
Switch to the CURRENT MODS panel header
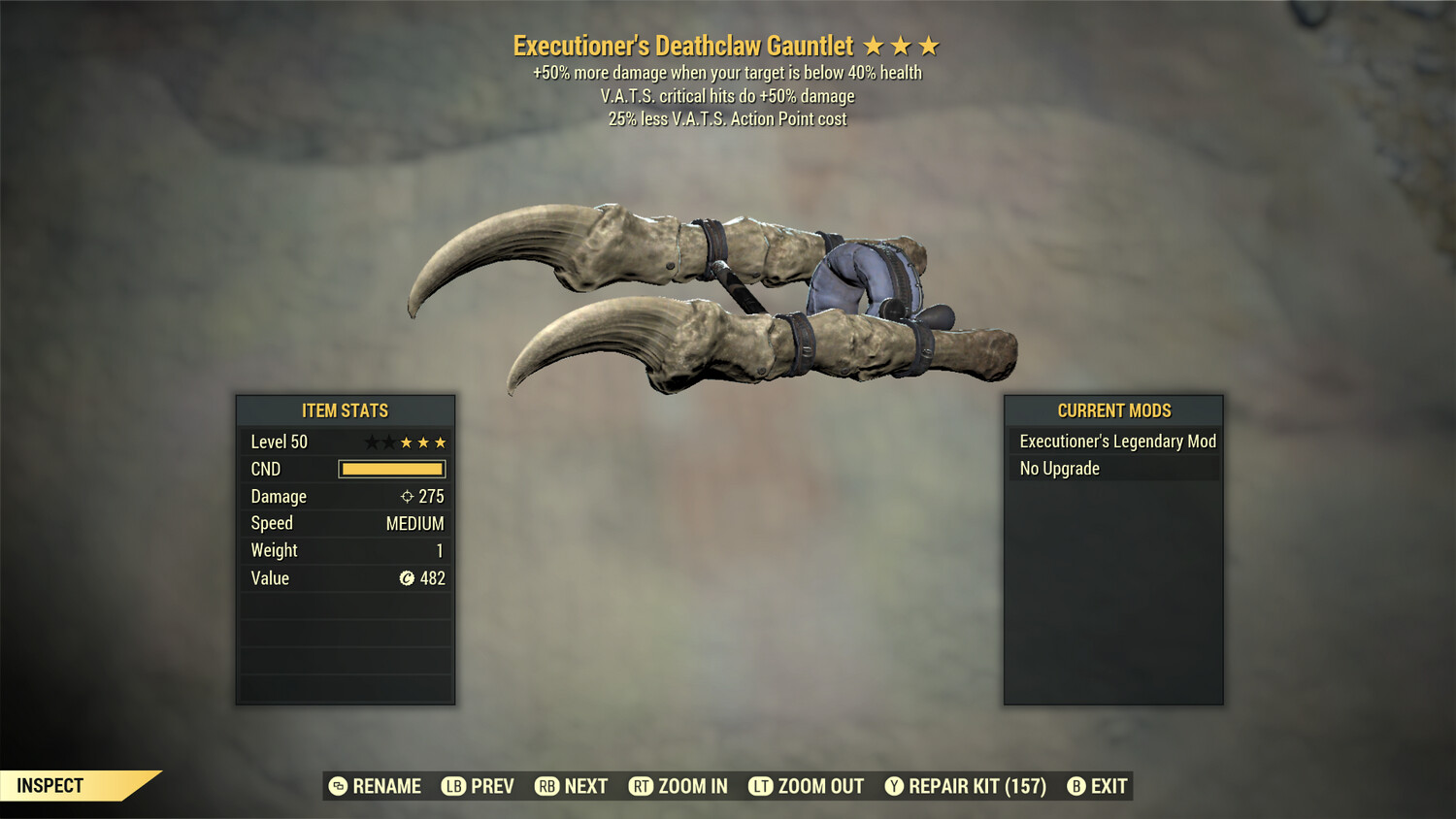click(1113, 410)
